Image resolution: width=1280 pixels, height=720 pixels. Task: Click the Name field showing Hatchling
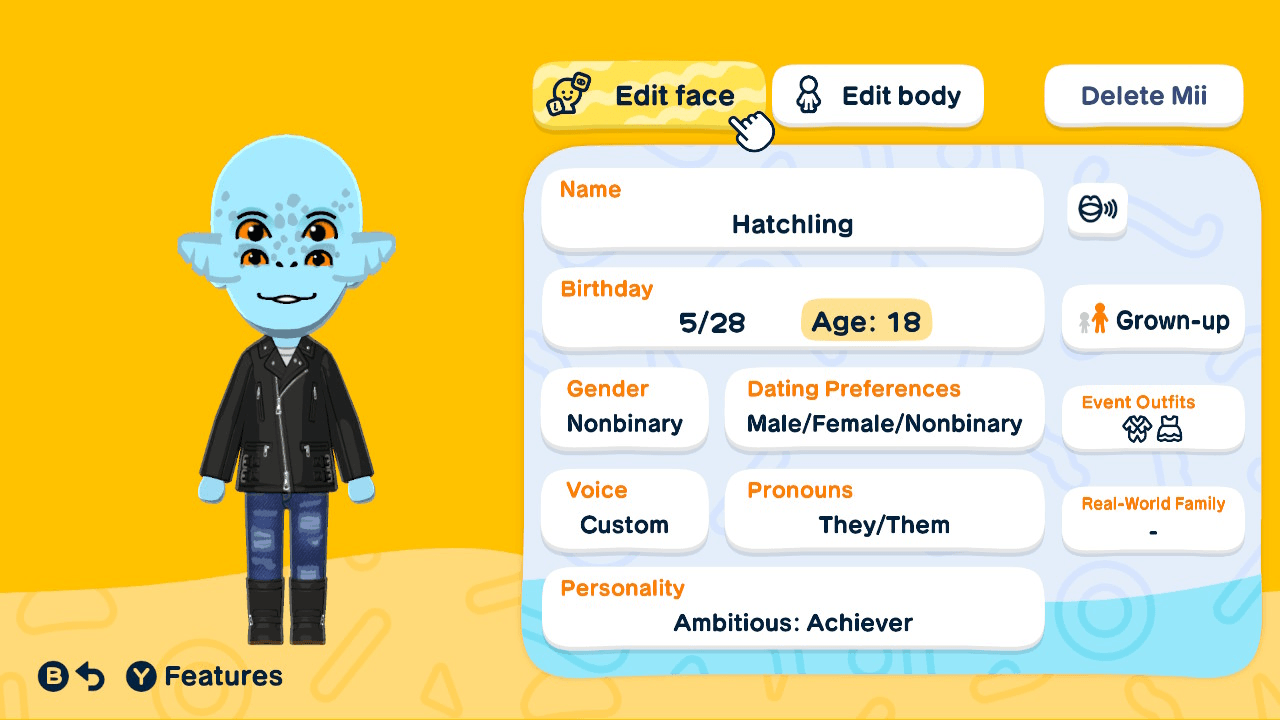(792, 208)
